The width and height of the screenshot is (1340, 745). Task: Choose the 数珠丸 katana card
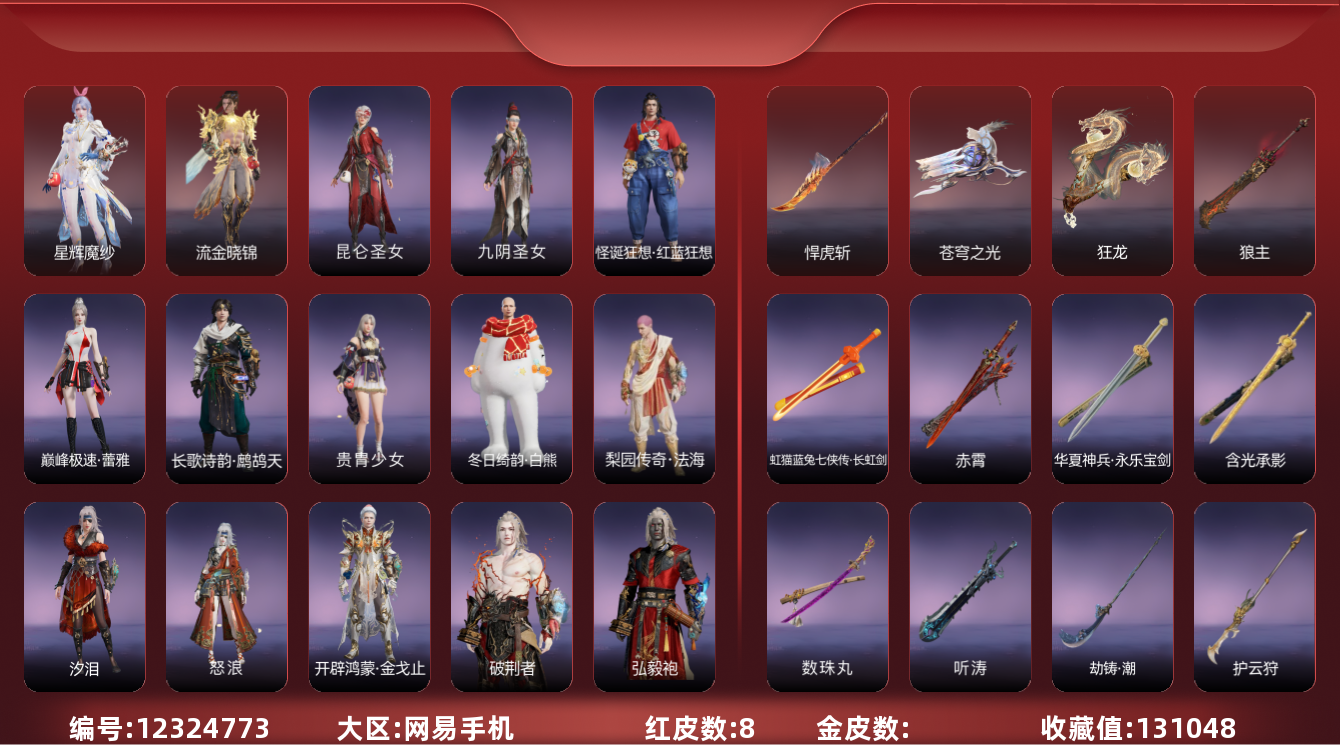pyautogui.click(x=827, y=596)
